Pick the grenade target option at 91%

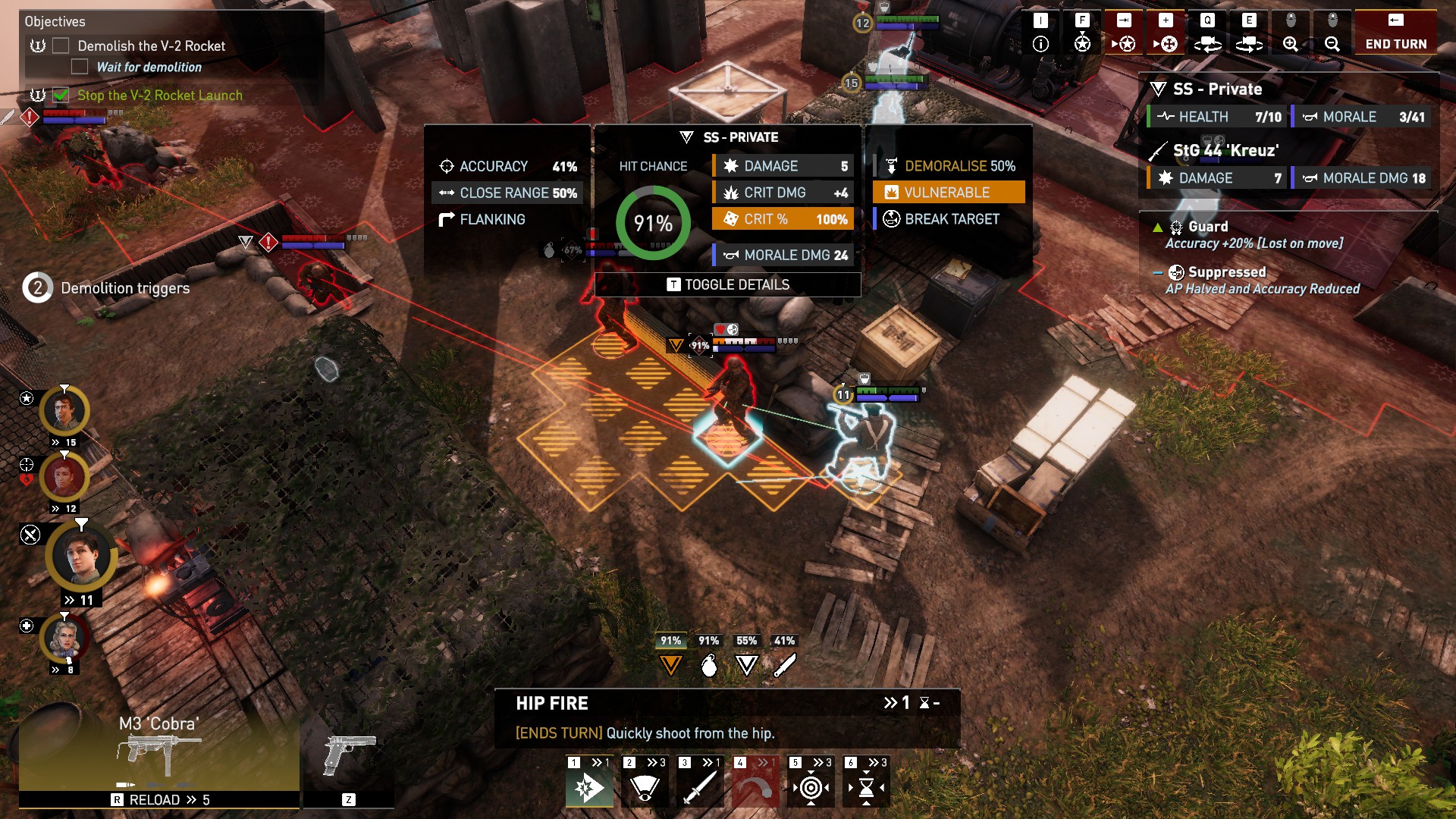point(709,657)
